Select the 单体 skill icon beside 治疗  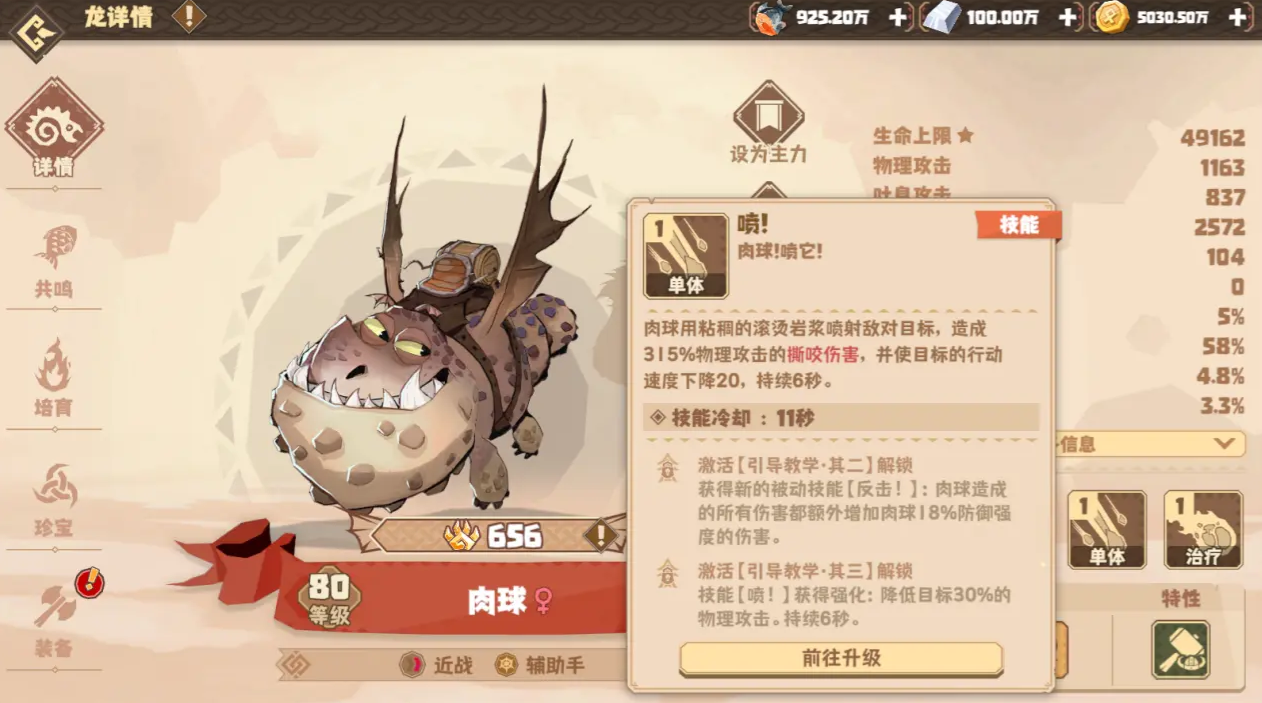point(1106,529)
